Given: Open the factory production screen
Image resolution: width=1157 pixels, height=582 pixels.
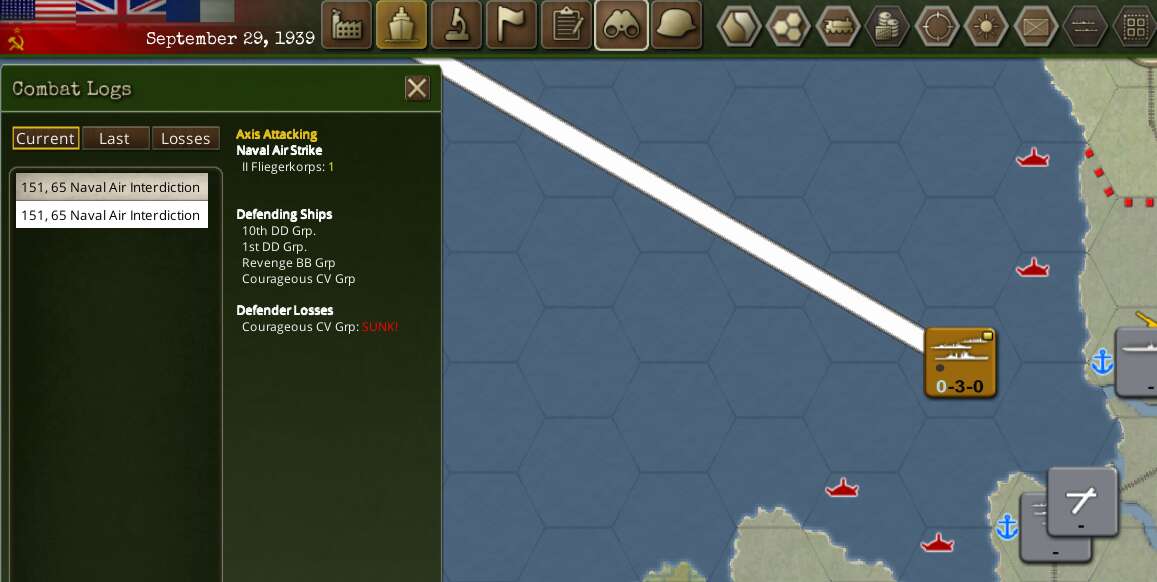Looking at the screenshot, I should pyautogui.click(x=346, y=25).
